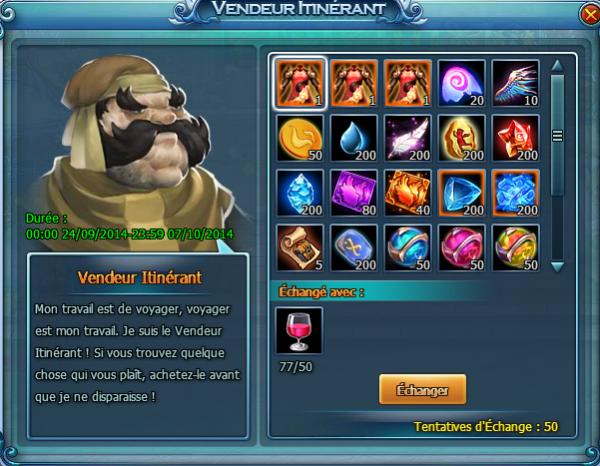Click the red wine glass exchange item
Screen dimensions: 600x466
click(x=298, y=331)
